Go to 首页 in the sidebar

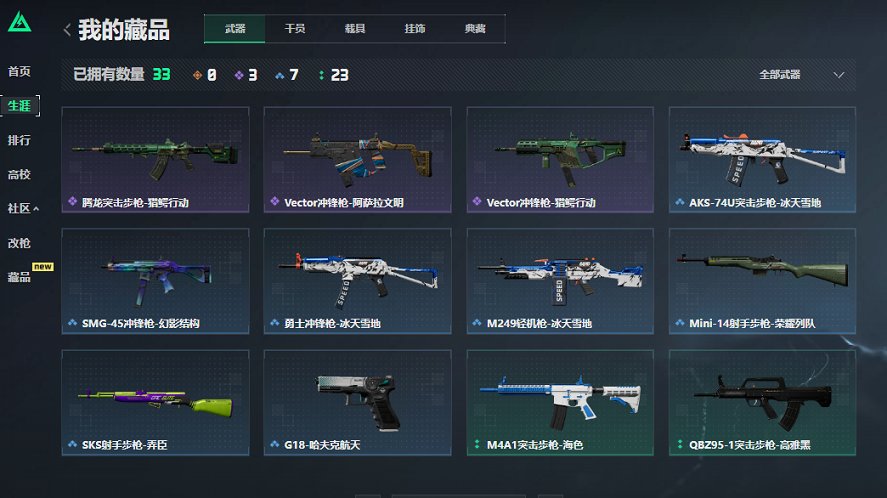tap(19, 72)
